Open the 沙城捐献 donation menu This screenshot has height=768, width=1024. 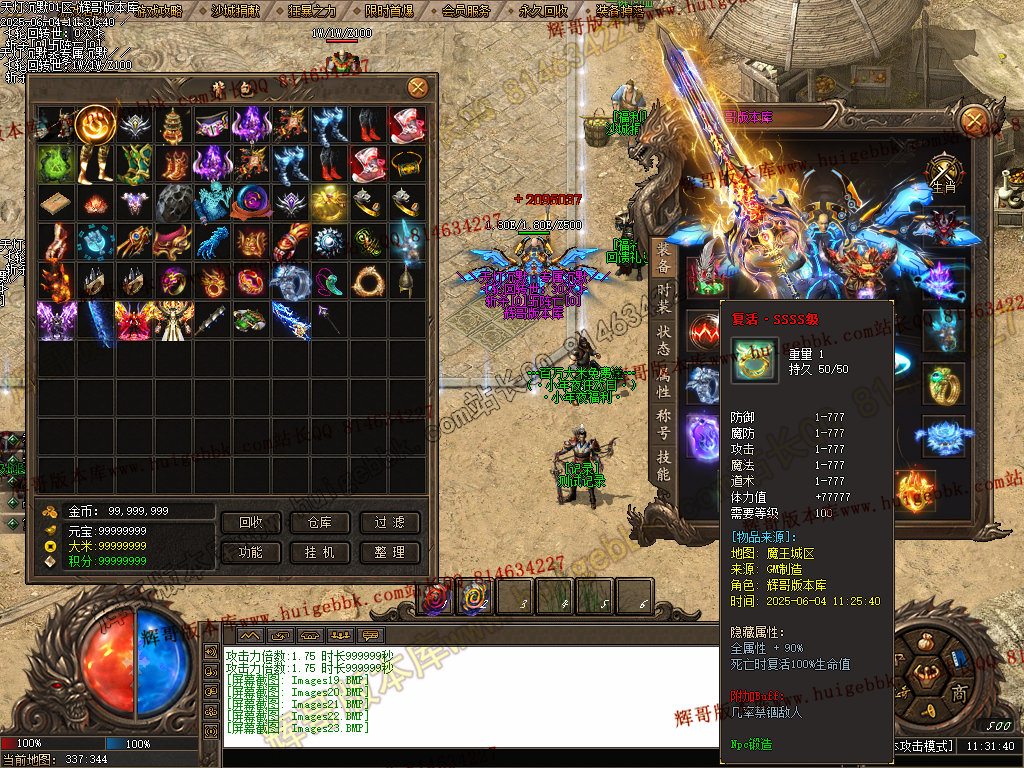pyautogui.click(x=235, y=11)
